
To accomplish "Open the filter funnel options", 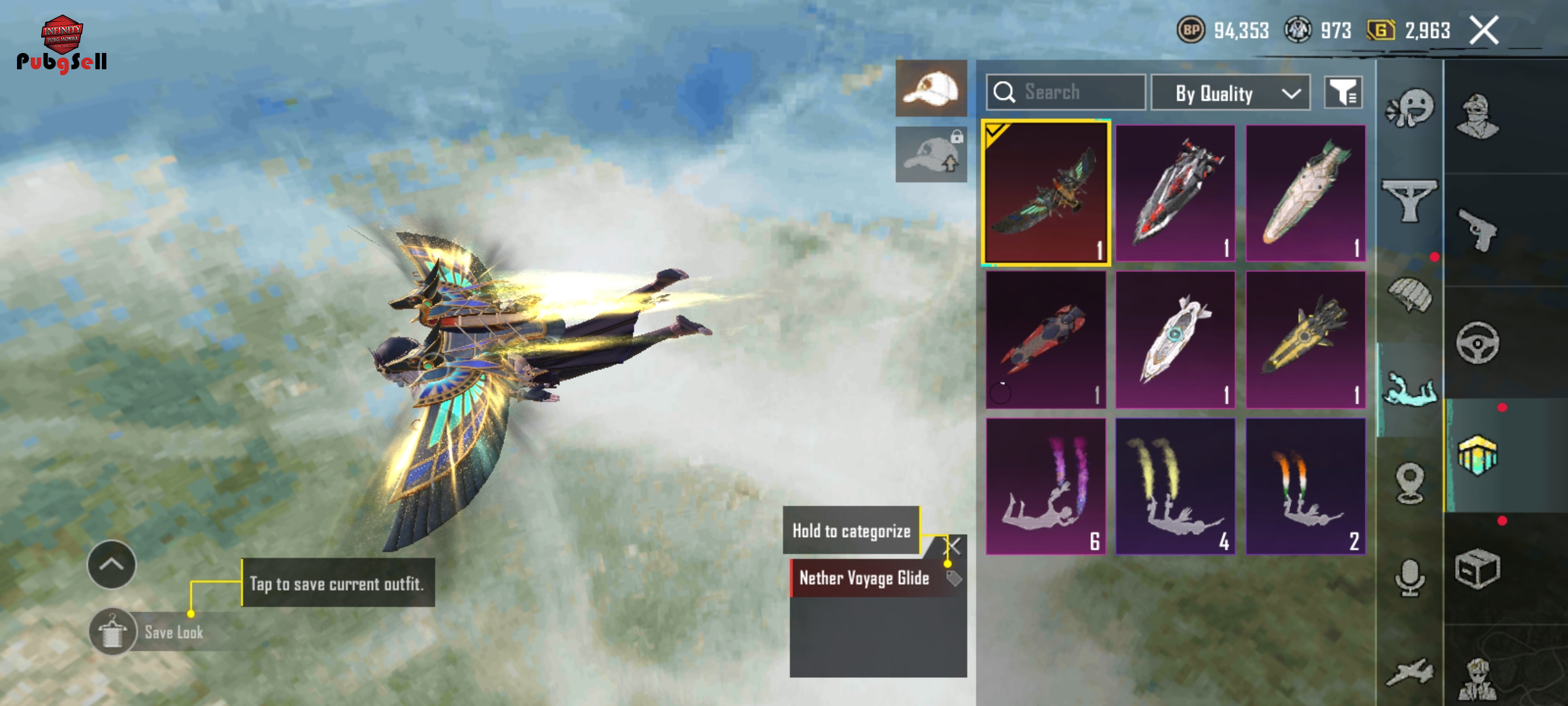I will coord(1343,93).
